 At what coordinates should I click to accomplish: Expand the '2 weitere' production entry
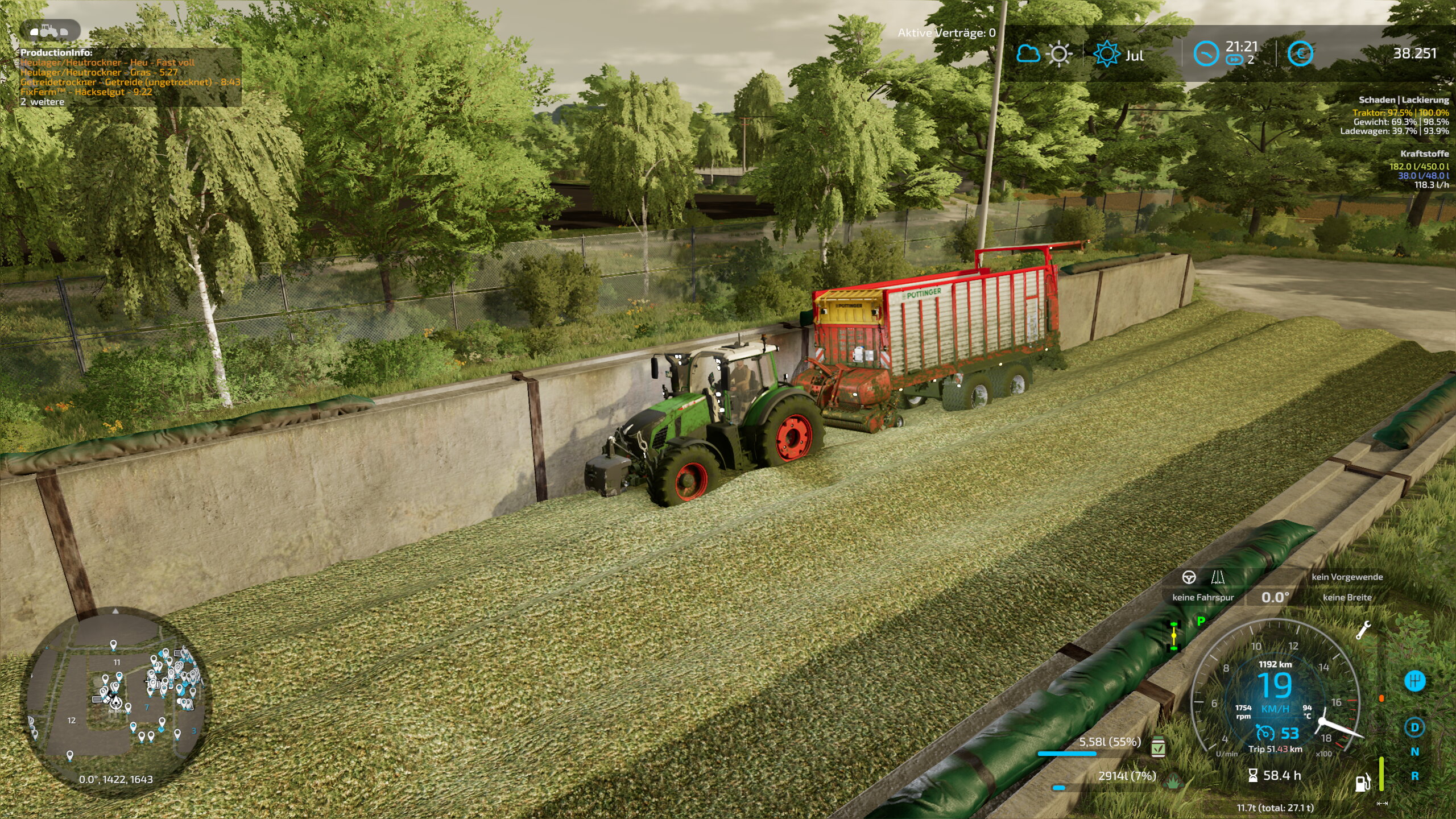(x=43, y=102)
